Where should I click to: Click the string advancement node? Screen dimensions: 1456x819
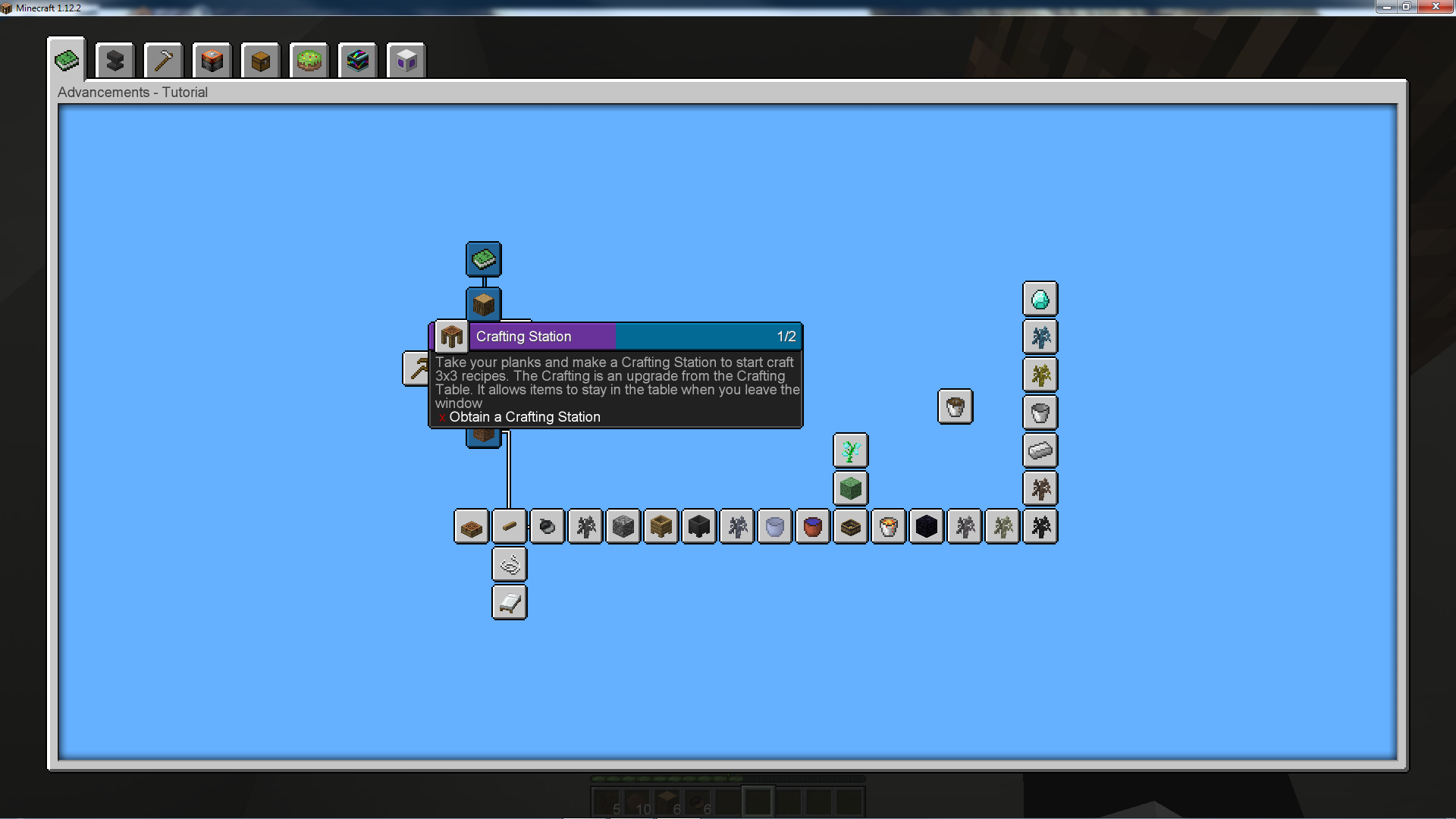coord(509,563)
